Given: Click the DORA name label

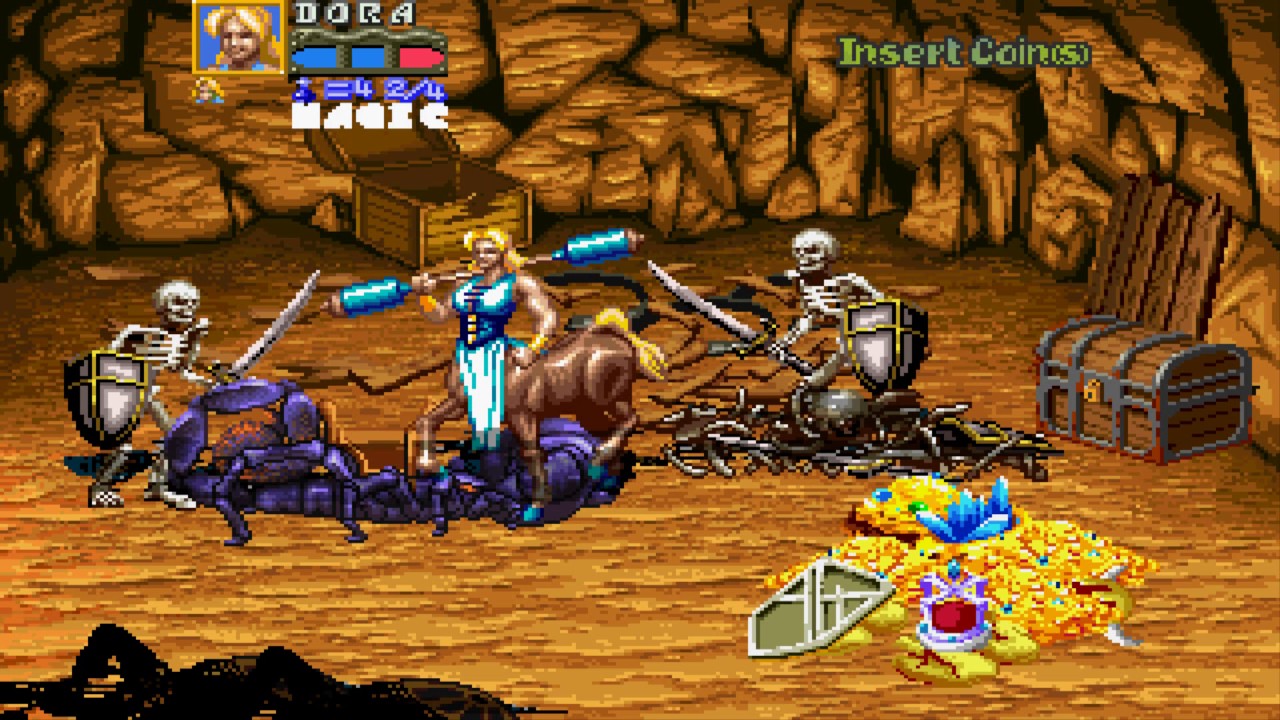Looking at the screenshot, I should 355,15.
